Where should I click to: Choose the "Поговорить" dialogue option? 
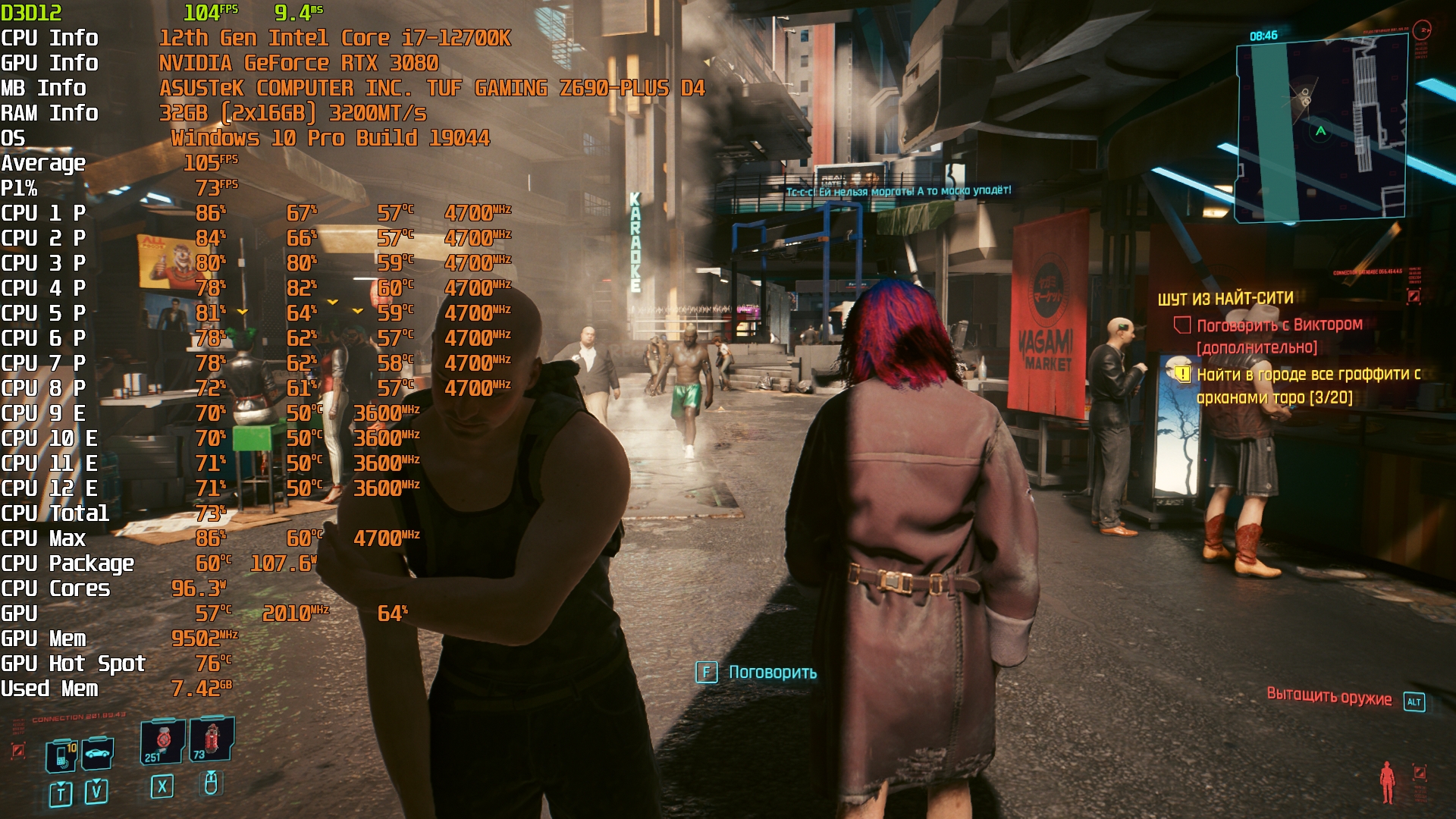point(772,673)
